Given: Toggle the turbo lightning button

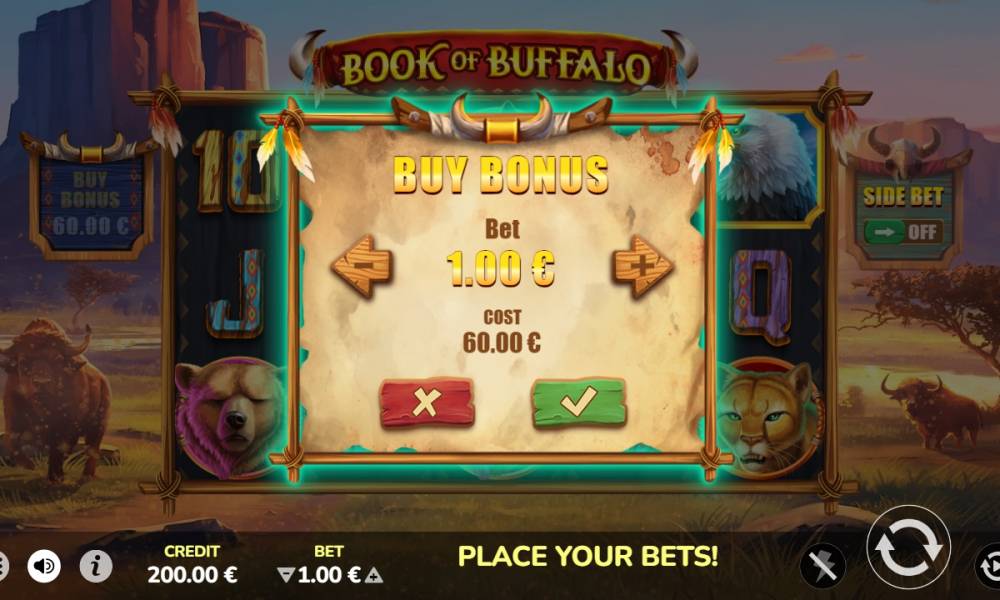Looking at the screenshot, I should 823,567.
